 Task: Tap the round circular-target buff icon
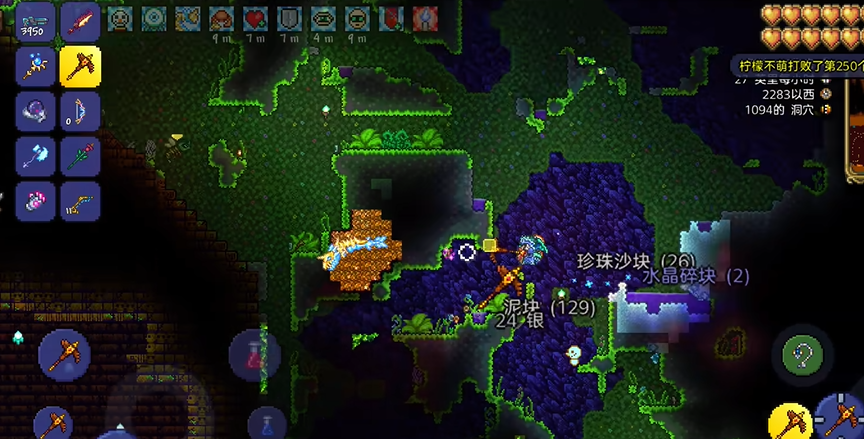pyautogui.click(x=153, y=18)
